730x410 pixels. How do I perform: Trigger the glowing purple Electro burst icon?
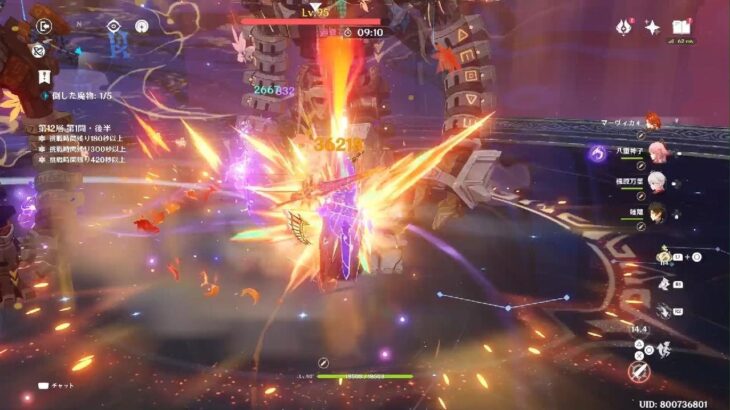[x=598, y=153]
